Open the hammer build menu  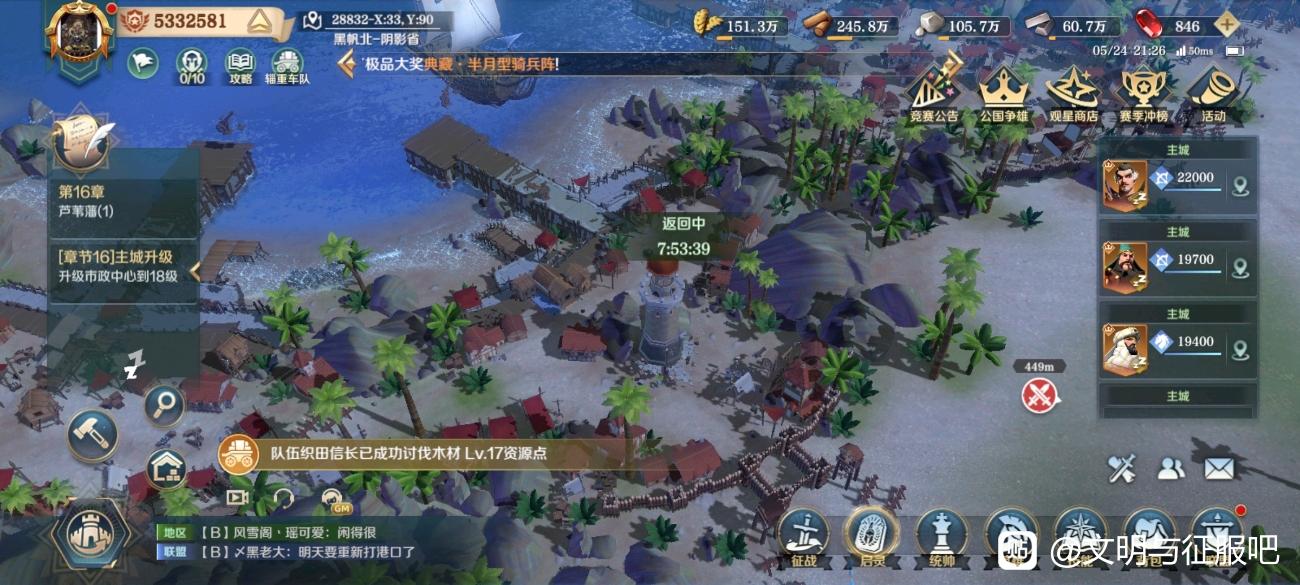click(92, 435)
